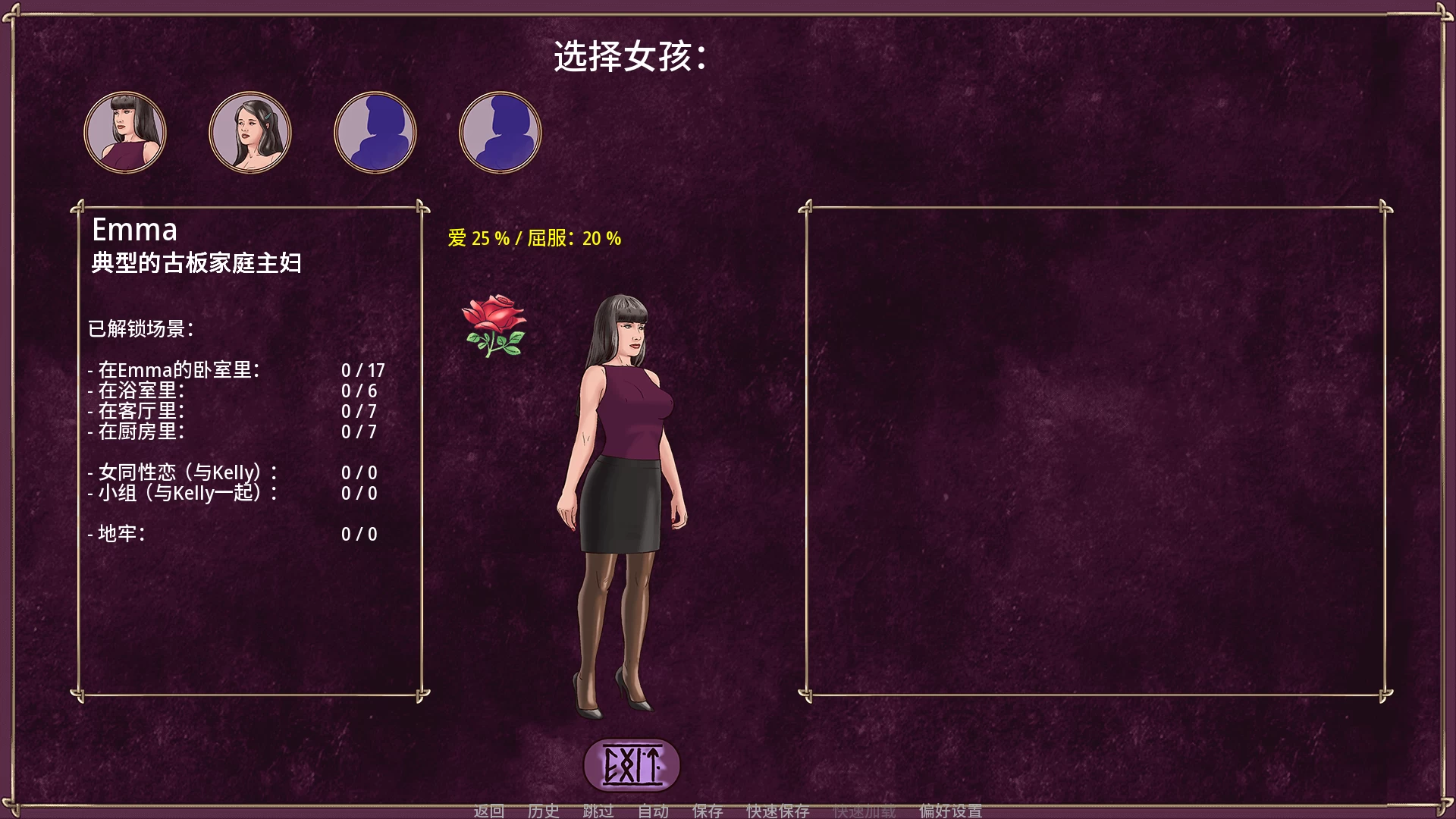Click the second girl's hair-clip portrait

250,132
